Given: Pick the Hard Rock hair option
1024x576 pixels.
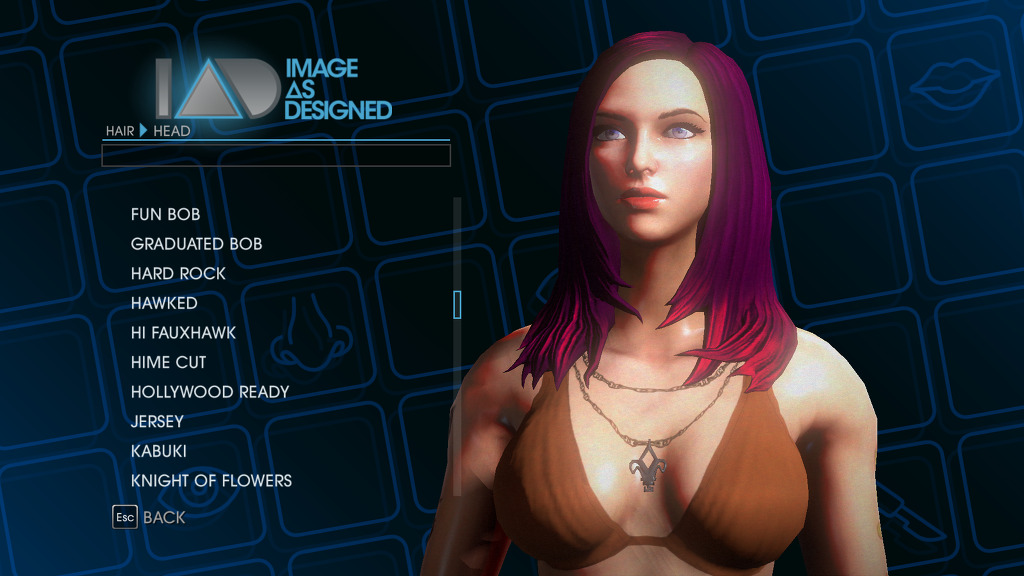Looking at the screenshot, I should pyautogui.click(x=178, y=273).
